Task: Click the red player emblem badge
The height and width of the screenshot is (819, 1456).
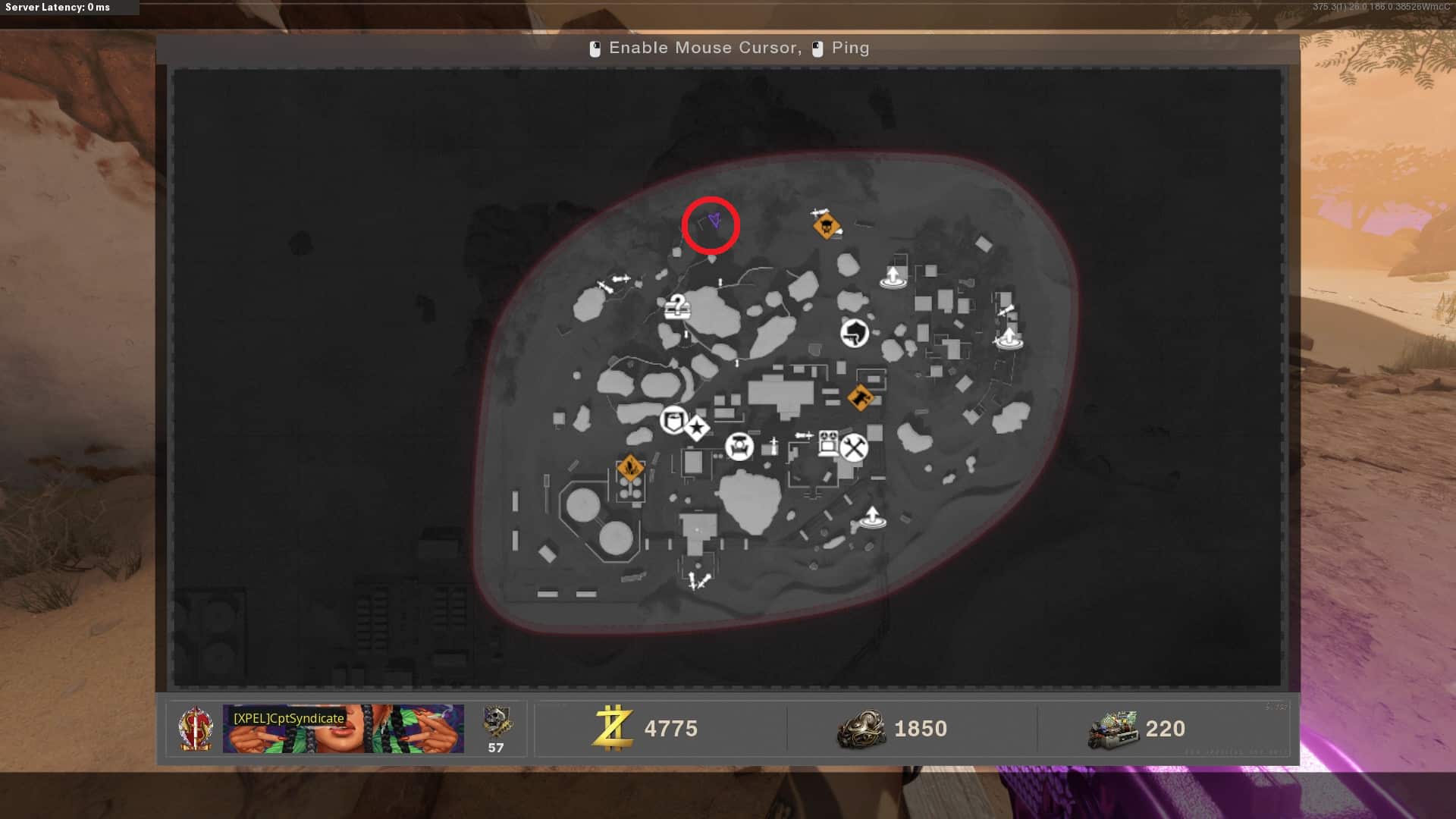Action: (196, 729)
